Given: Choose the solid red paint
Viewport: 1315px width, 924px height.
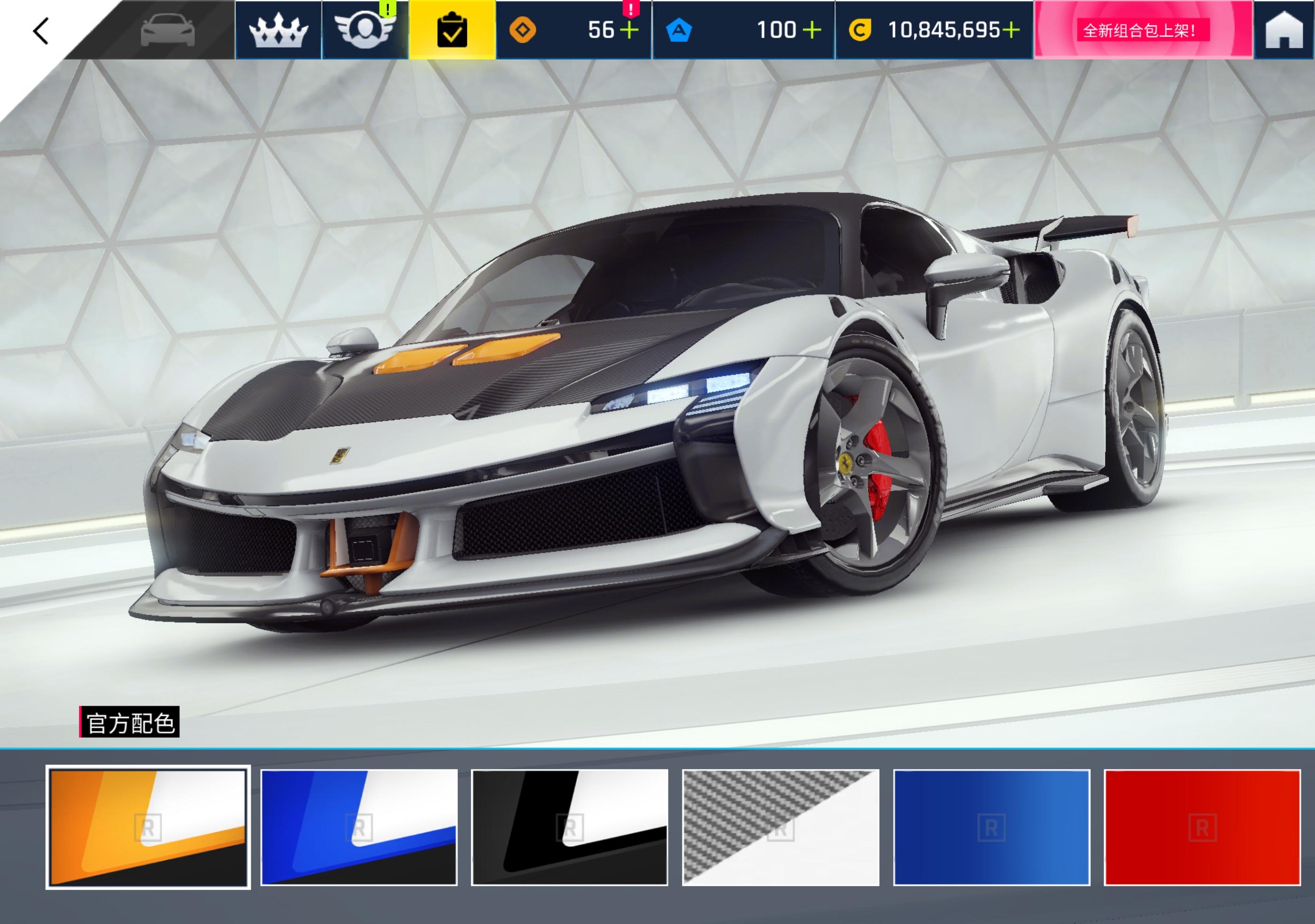Looking at the screenshot, I should (x=1202, y=827).
